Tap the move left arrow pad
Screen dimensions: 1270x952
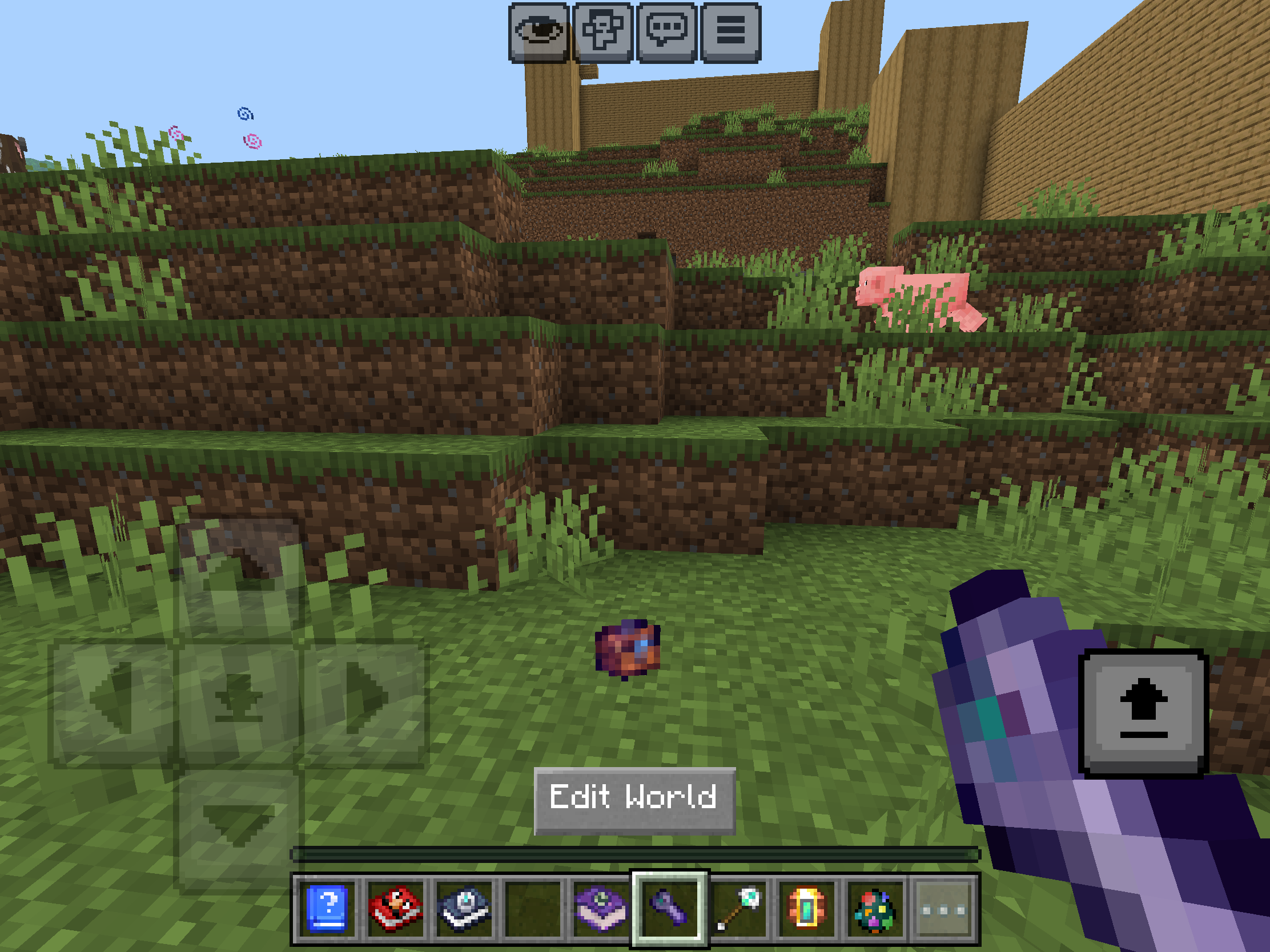(112, 703)
